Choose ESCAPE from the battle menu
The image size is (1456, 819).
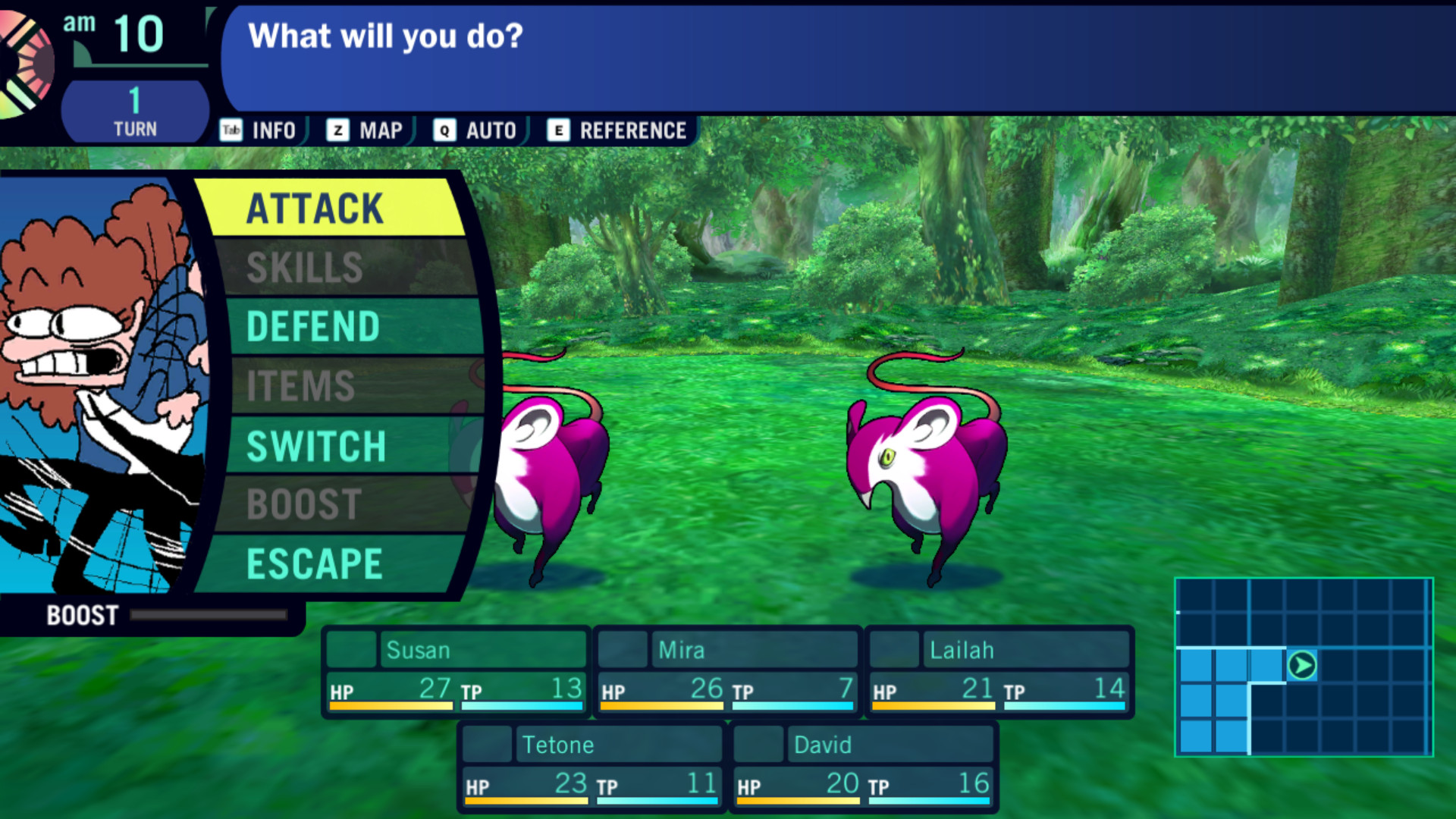pyautogui.click(x=313, y=563)
